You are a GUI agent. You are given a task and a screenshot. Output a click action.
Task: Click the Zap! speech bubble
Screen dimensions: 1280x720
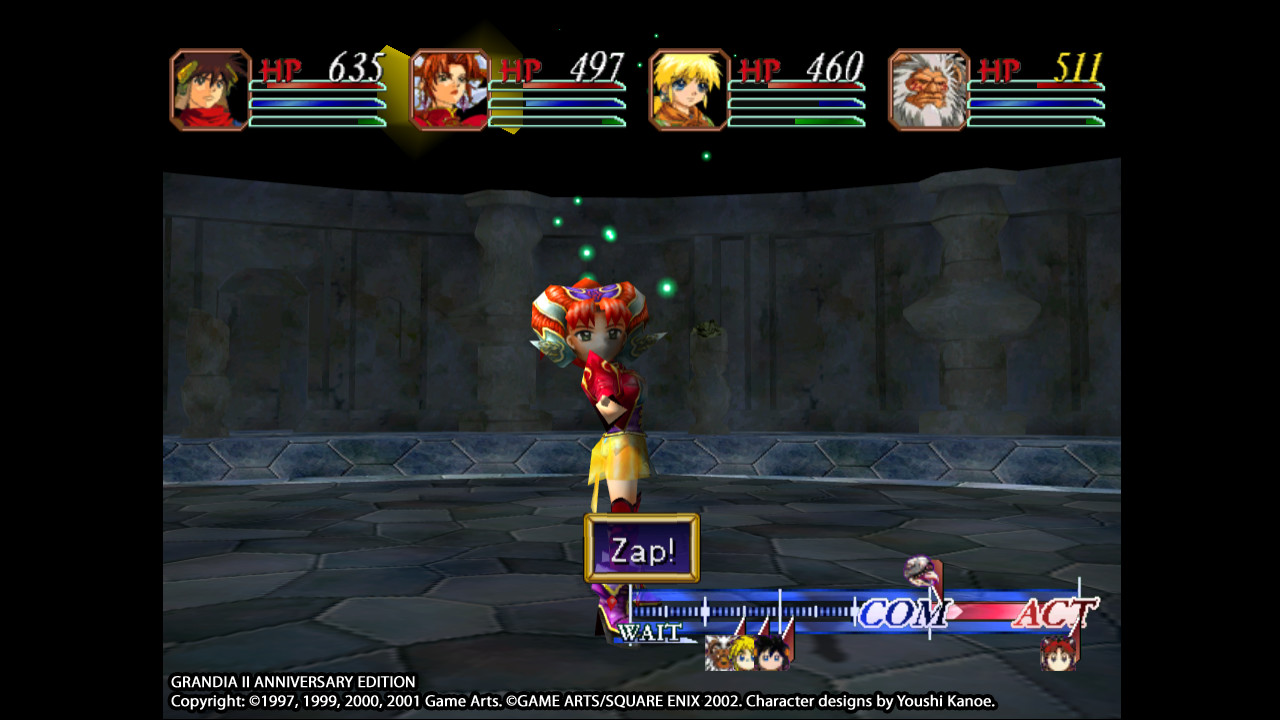point(639,549)
